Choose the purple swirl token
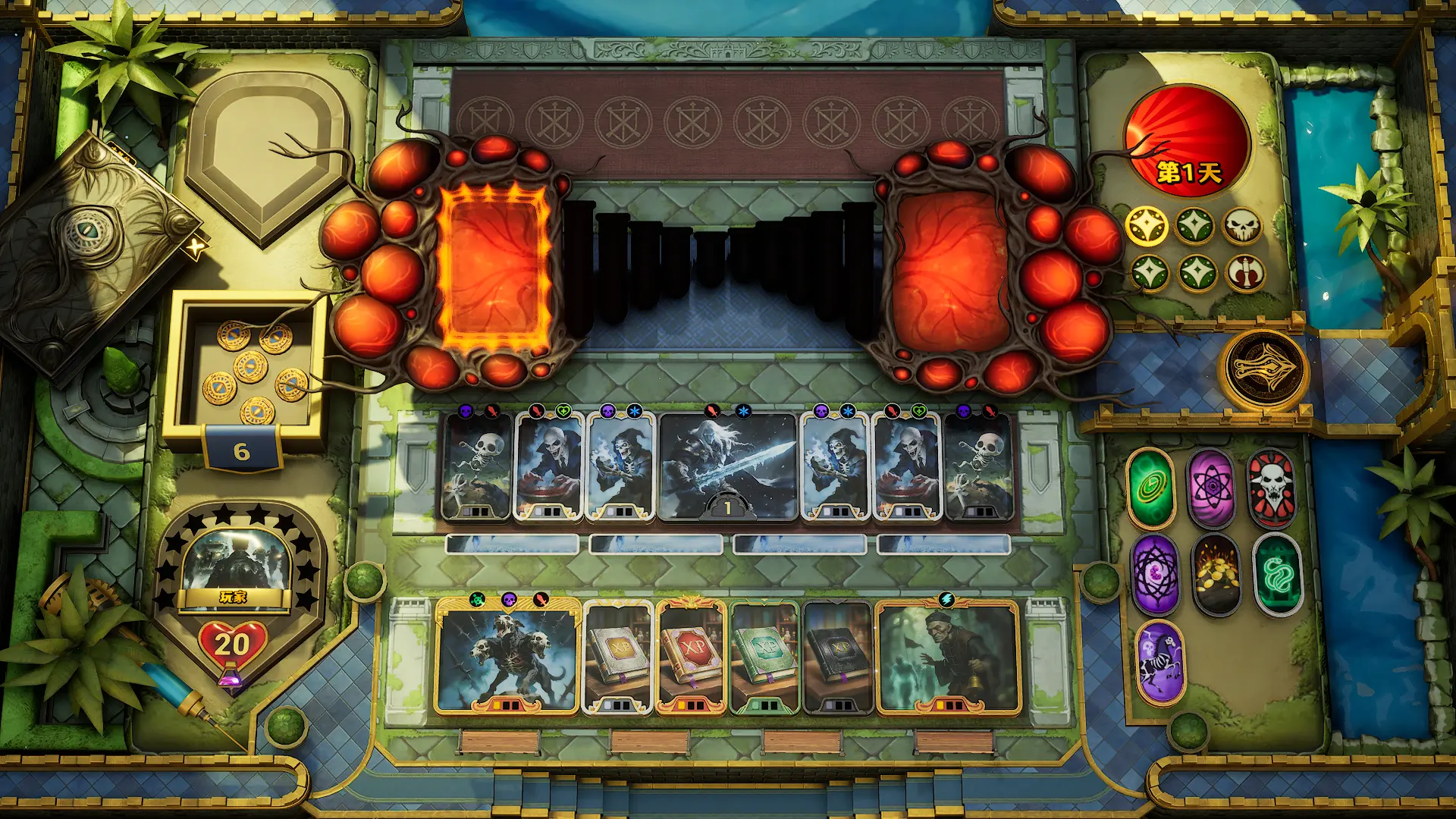Image resolution: width=1456 pixels, height=819 pixels. tap(1156, 574)
